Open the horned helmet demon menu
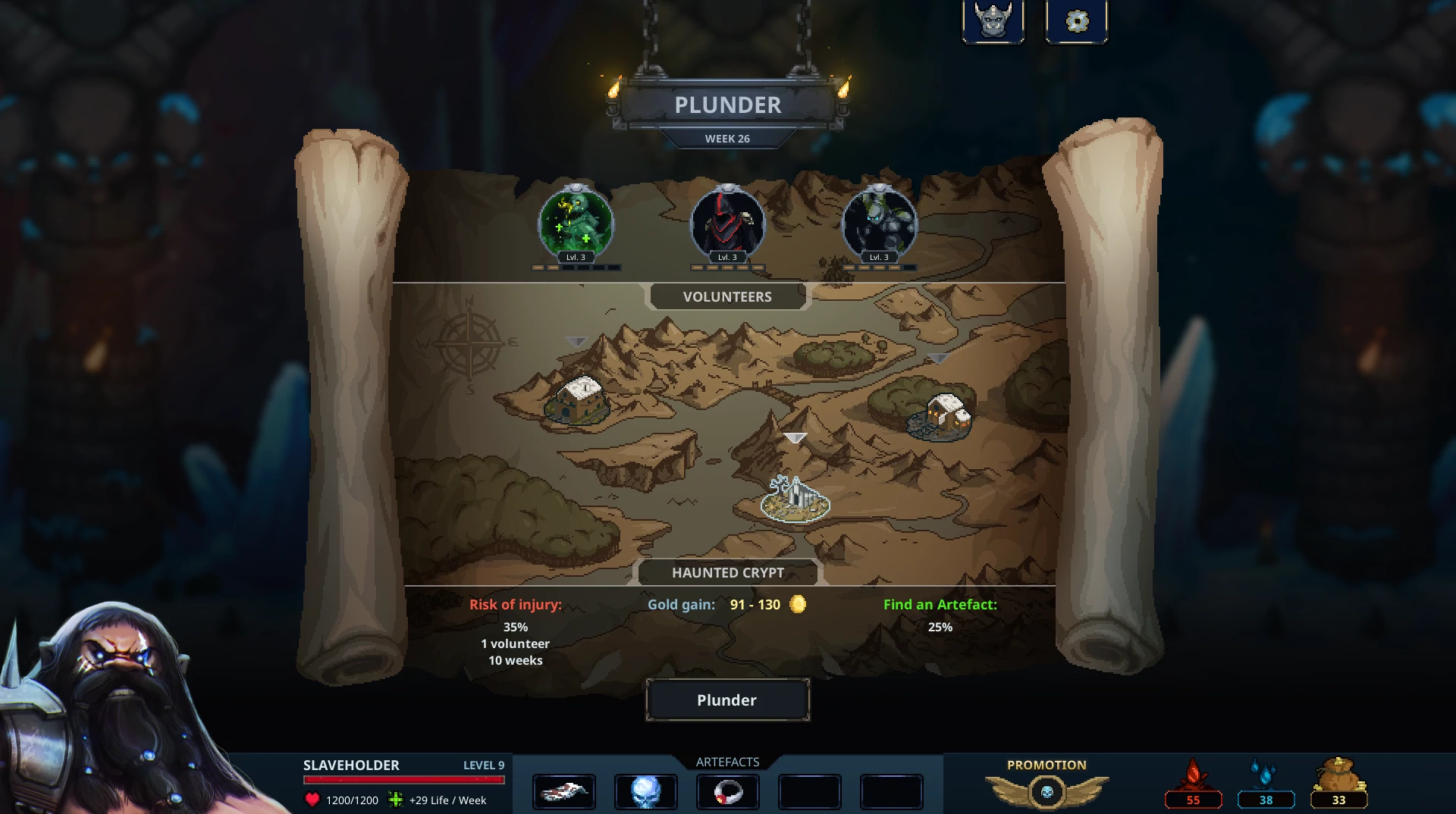 tap(993, 21)
